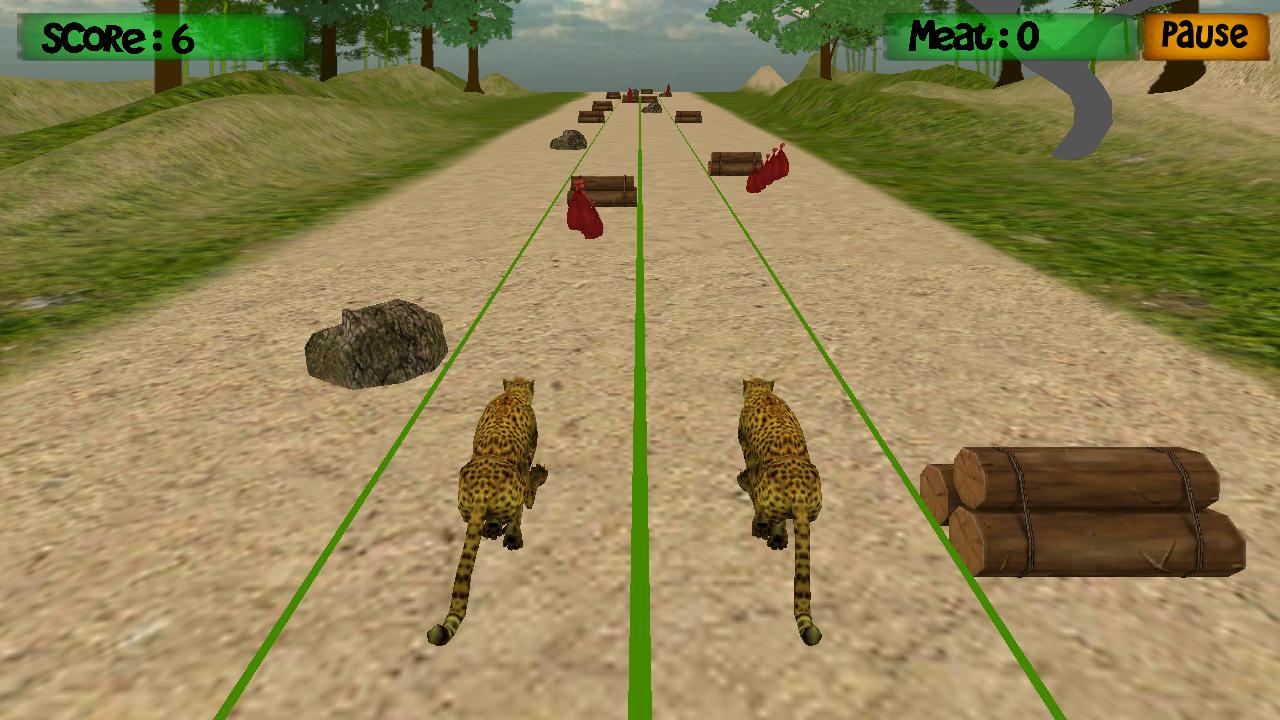Screen dimensions: 1280x720
Task: Click the hill mound on the right horizon
Action: pos(765,80)
